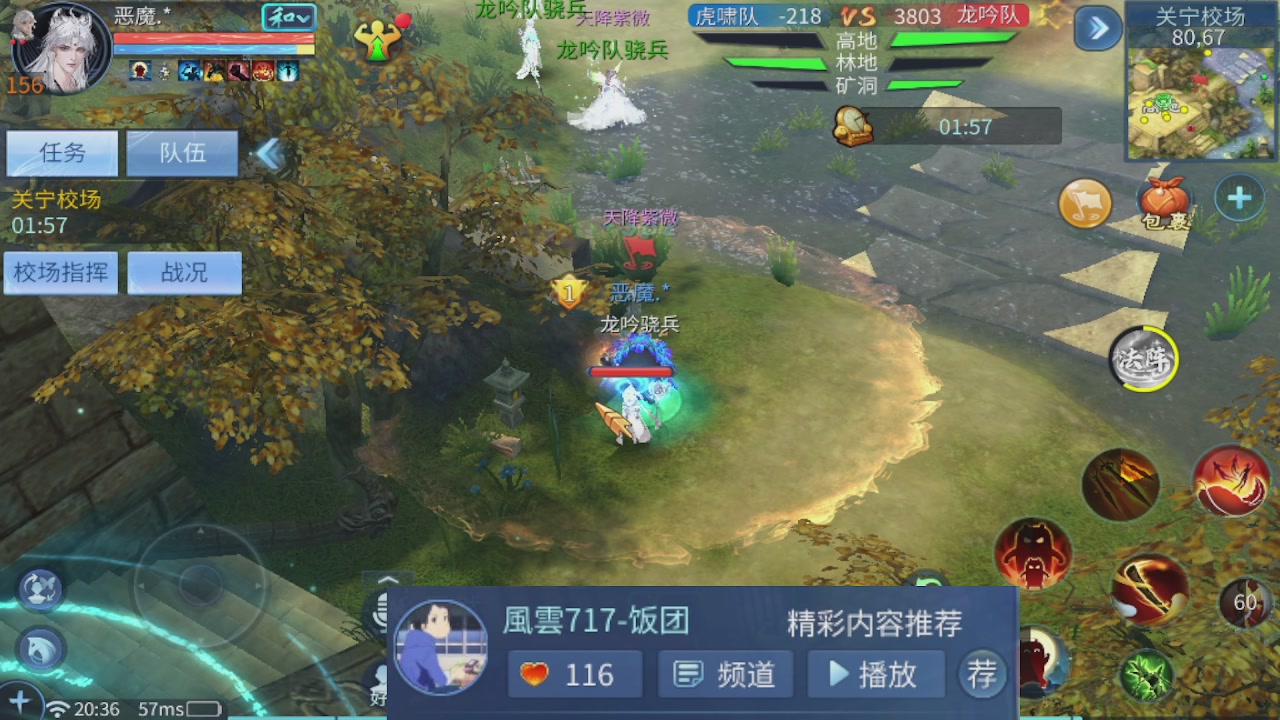This screenshot has height=720, width=1280.
Task: Switch to the 队伍 tab
Action: (183, 153)
